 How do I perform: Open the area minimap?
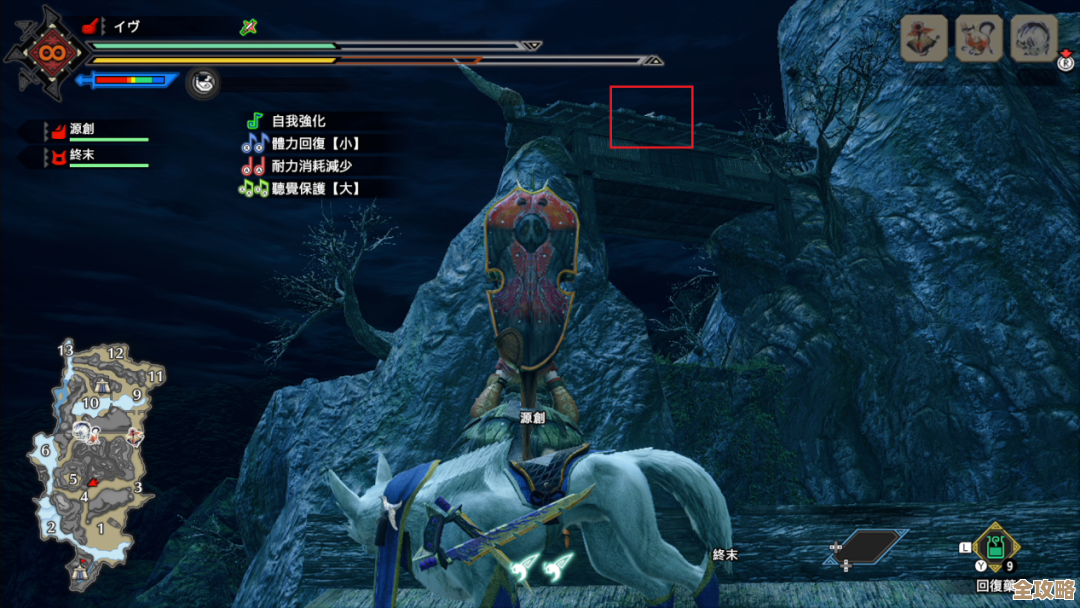click(x=96, y=462)
